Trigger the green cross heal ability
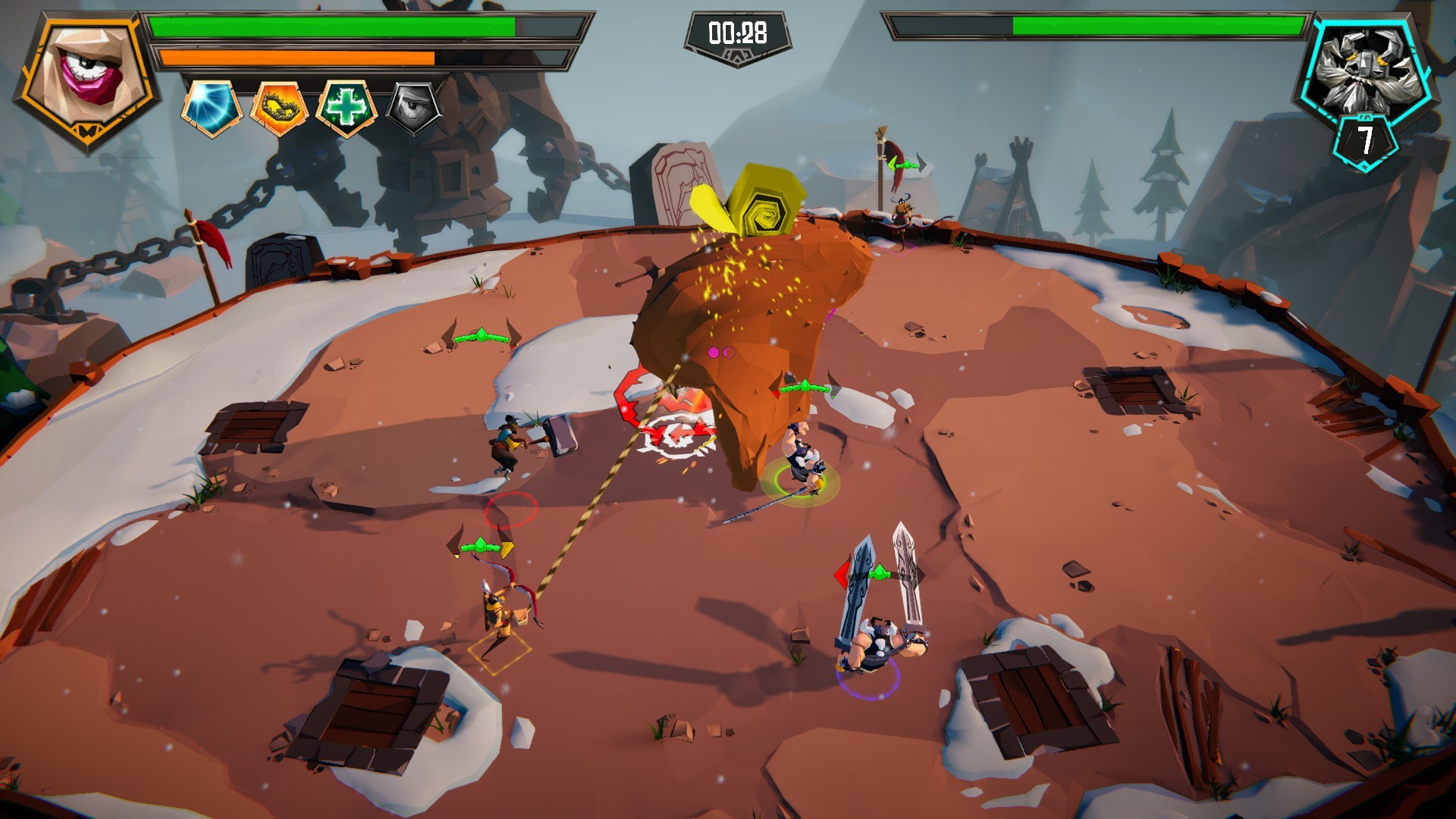This screenshot has height=819, width=1456. click(x=346, y=108)
